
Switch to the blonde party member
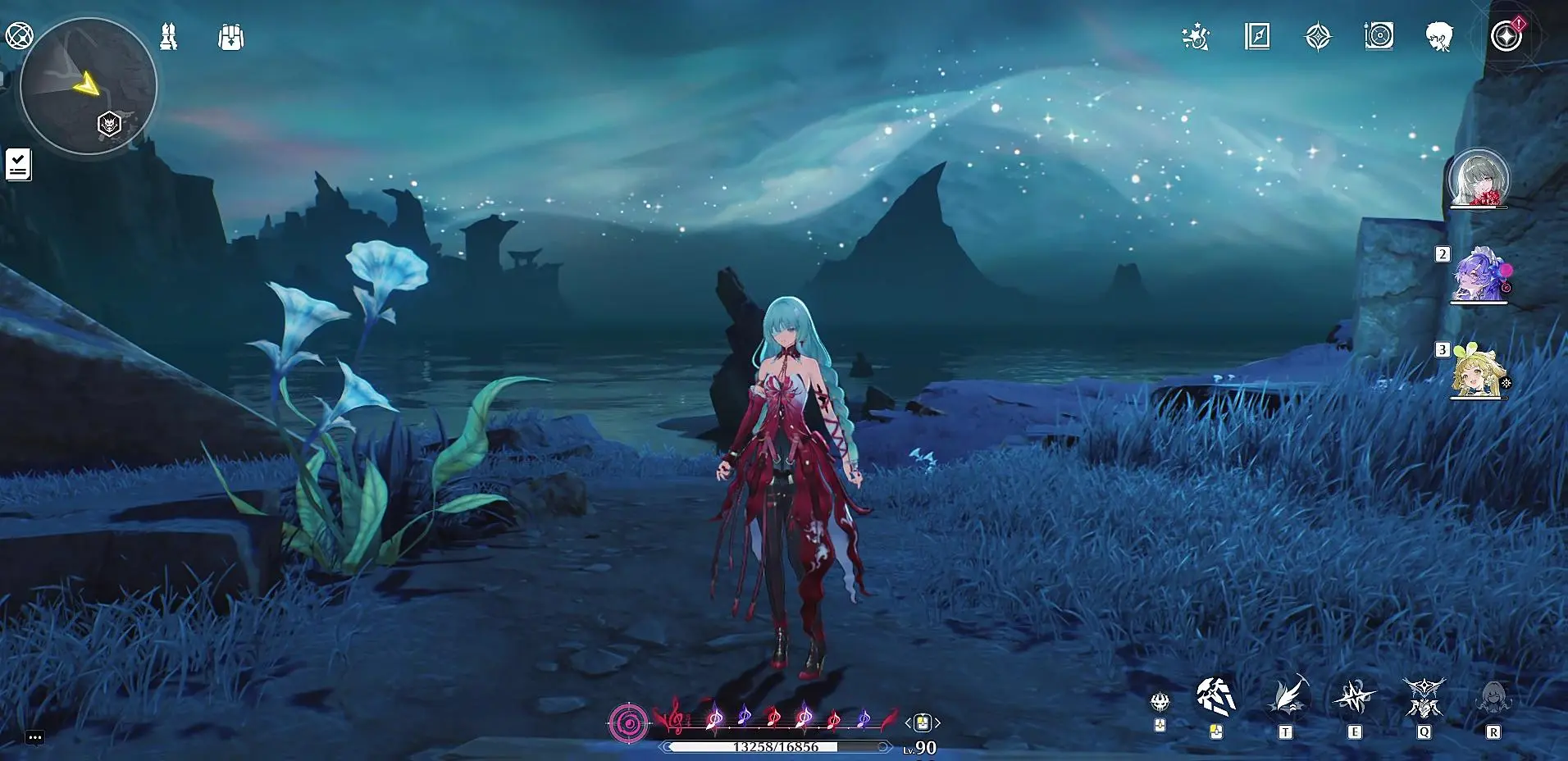pyautogui.click(x=1479, y=372)
